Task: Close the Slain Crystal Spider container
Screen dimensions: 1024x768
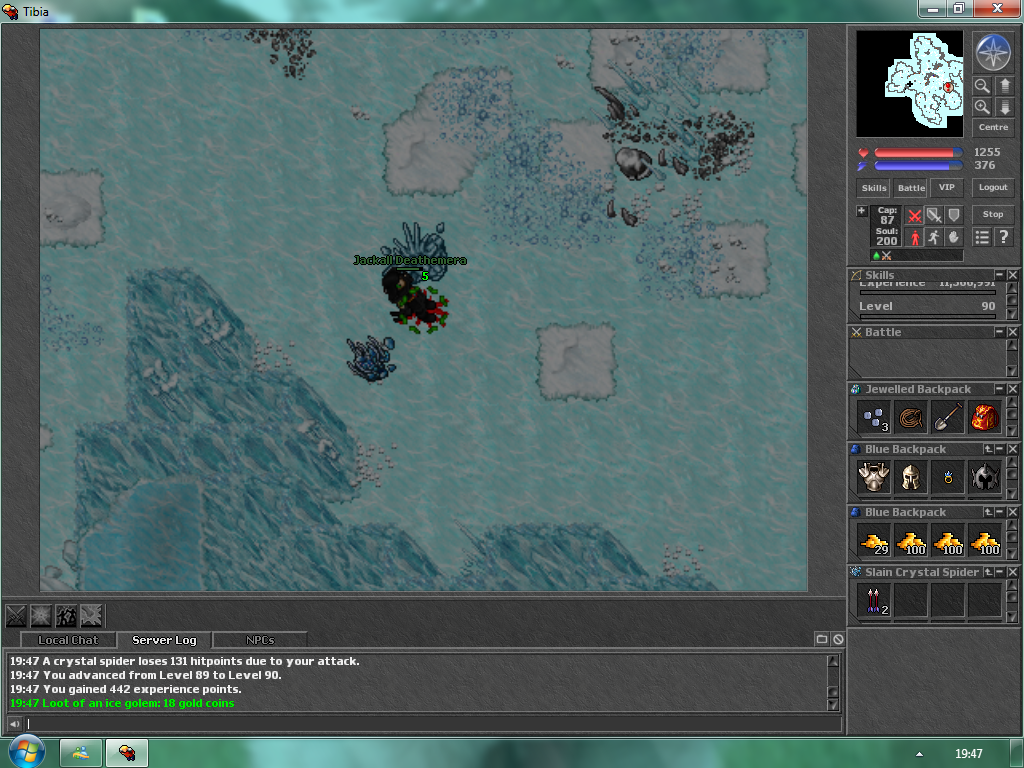Action: pos(1012,572)
